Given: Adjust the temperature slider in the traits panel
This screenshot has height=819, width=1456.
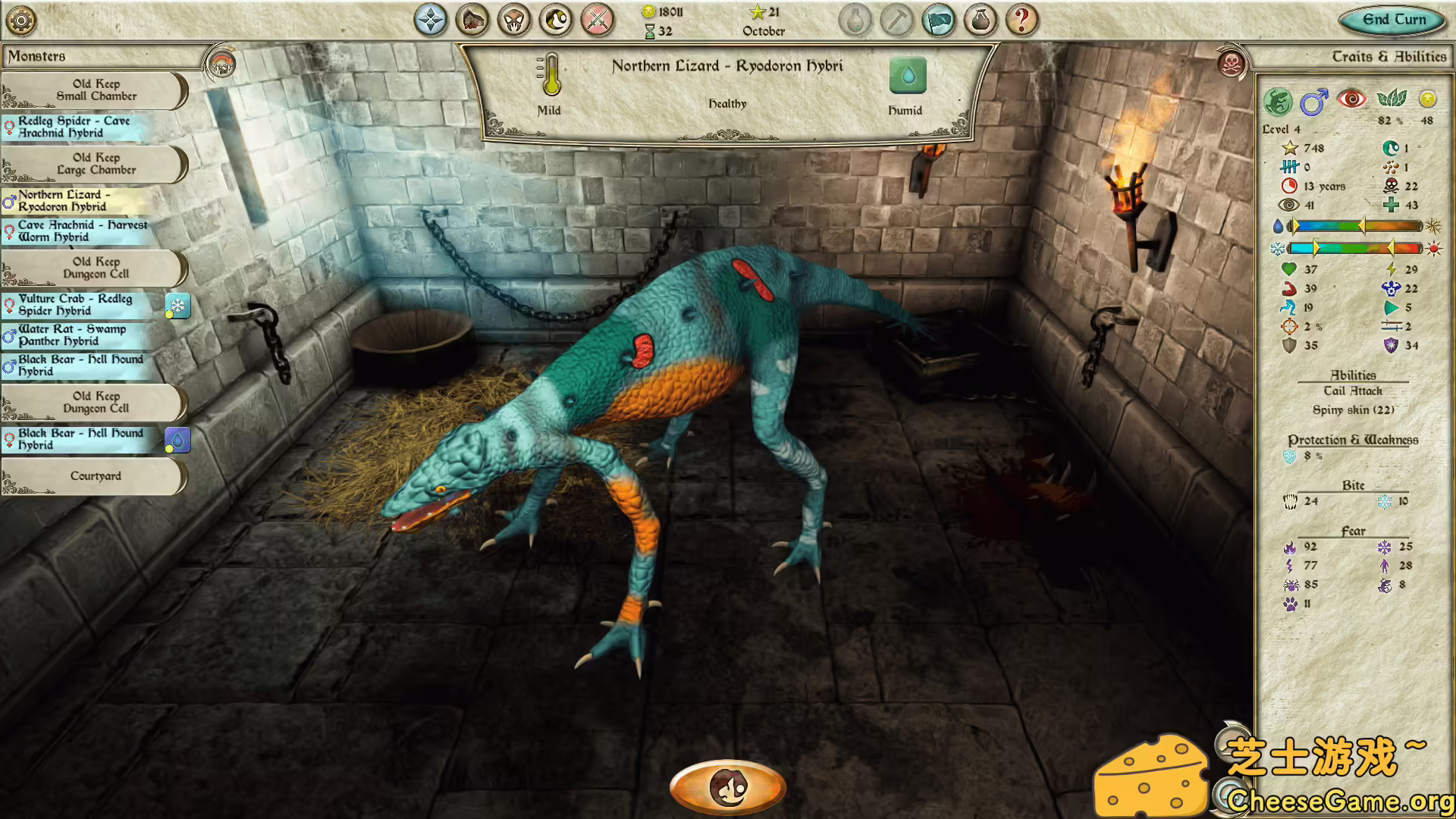Looking at the screenshot, I should coord(1365,248).
